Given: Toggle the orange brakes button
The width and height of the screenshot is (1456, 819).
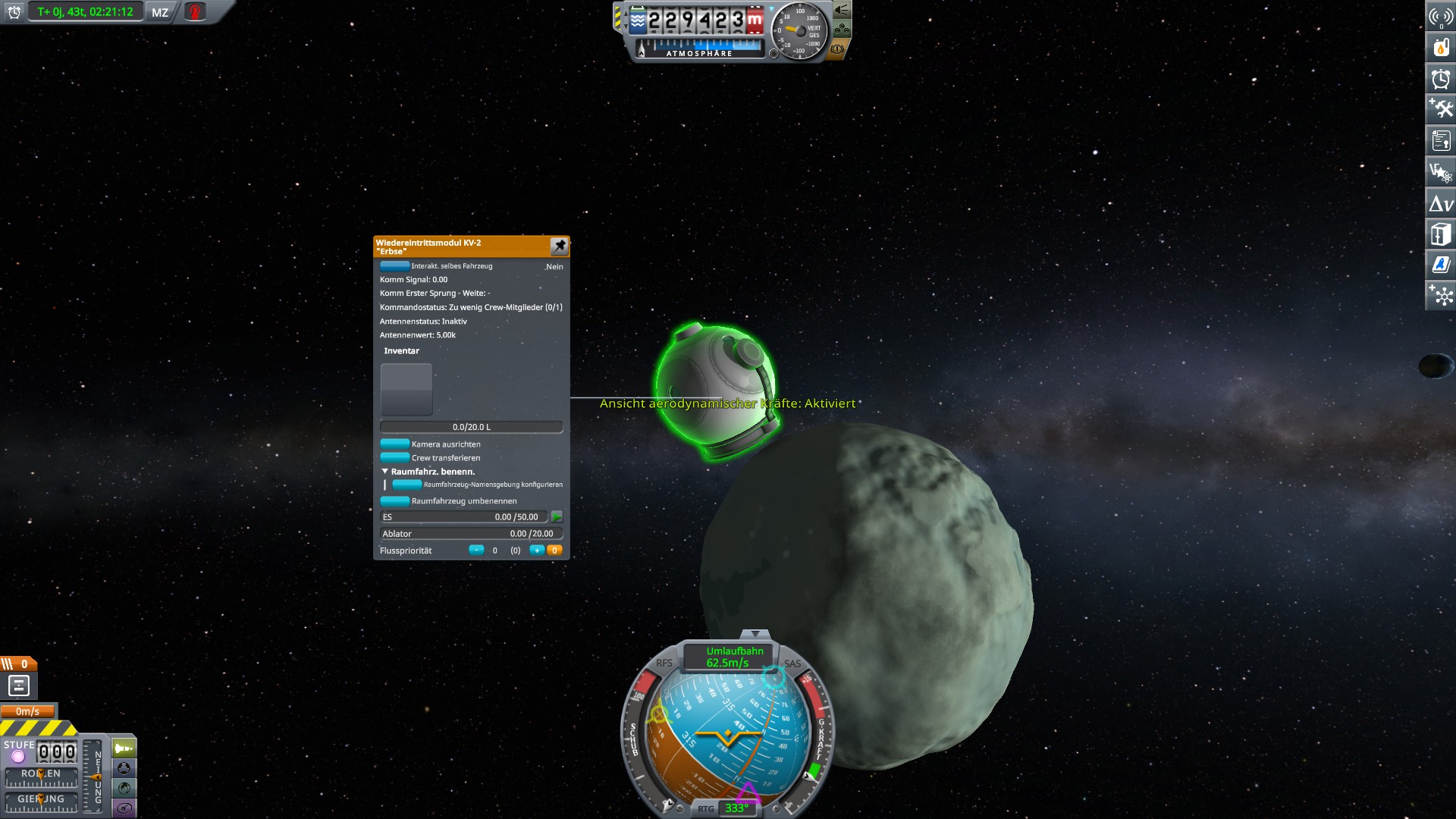Looking at the screenshot, I should point(838,49).
